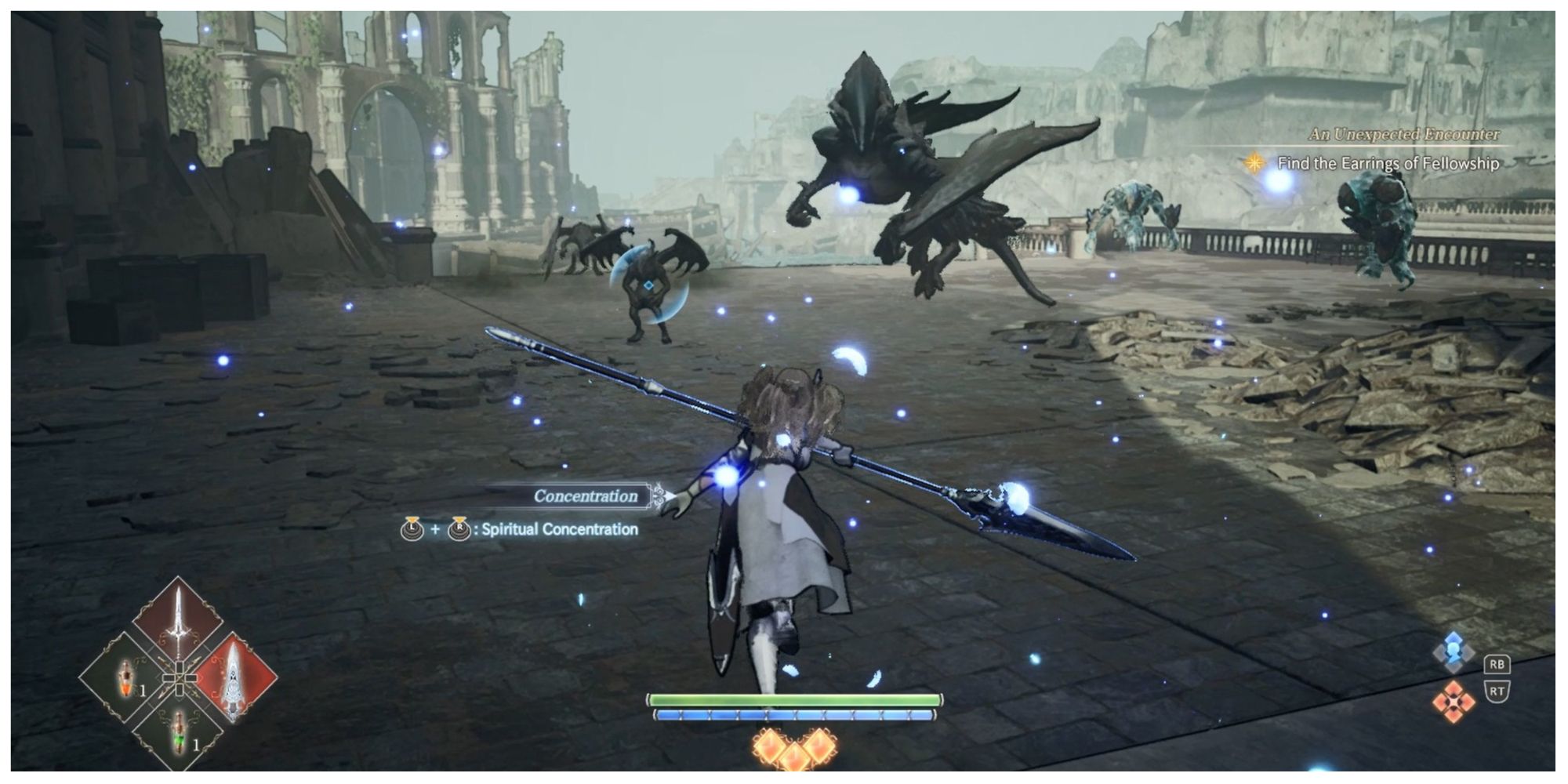Click the orange potion icon showing quantity 1
The image size is (1568, 784).
coord(125,678)
